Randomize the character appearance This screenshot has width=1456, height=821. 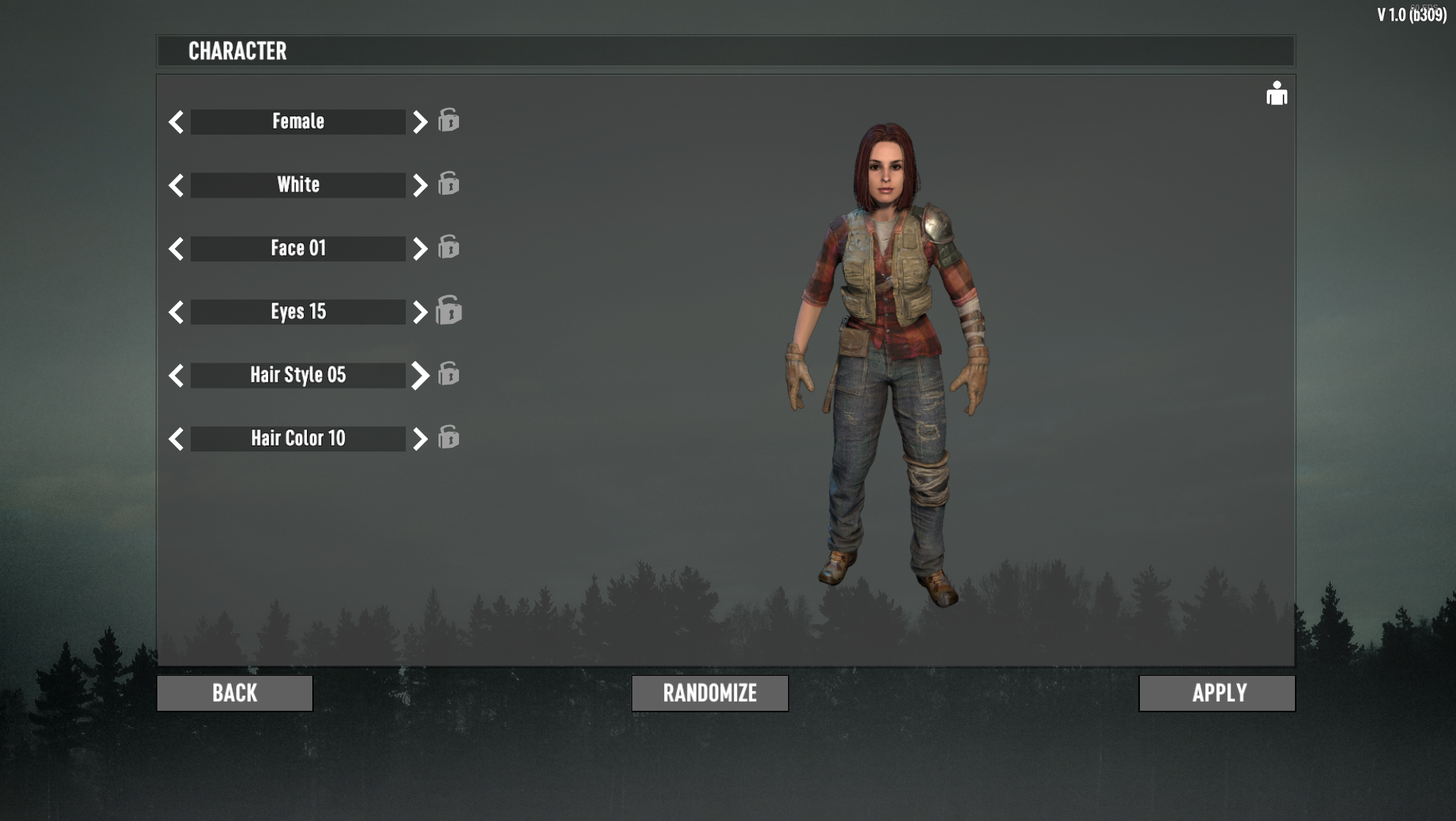click(x=710, y=693)
